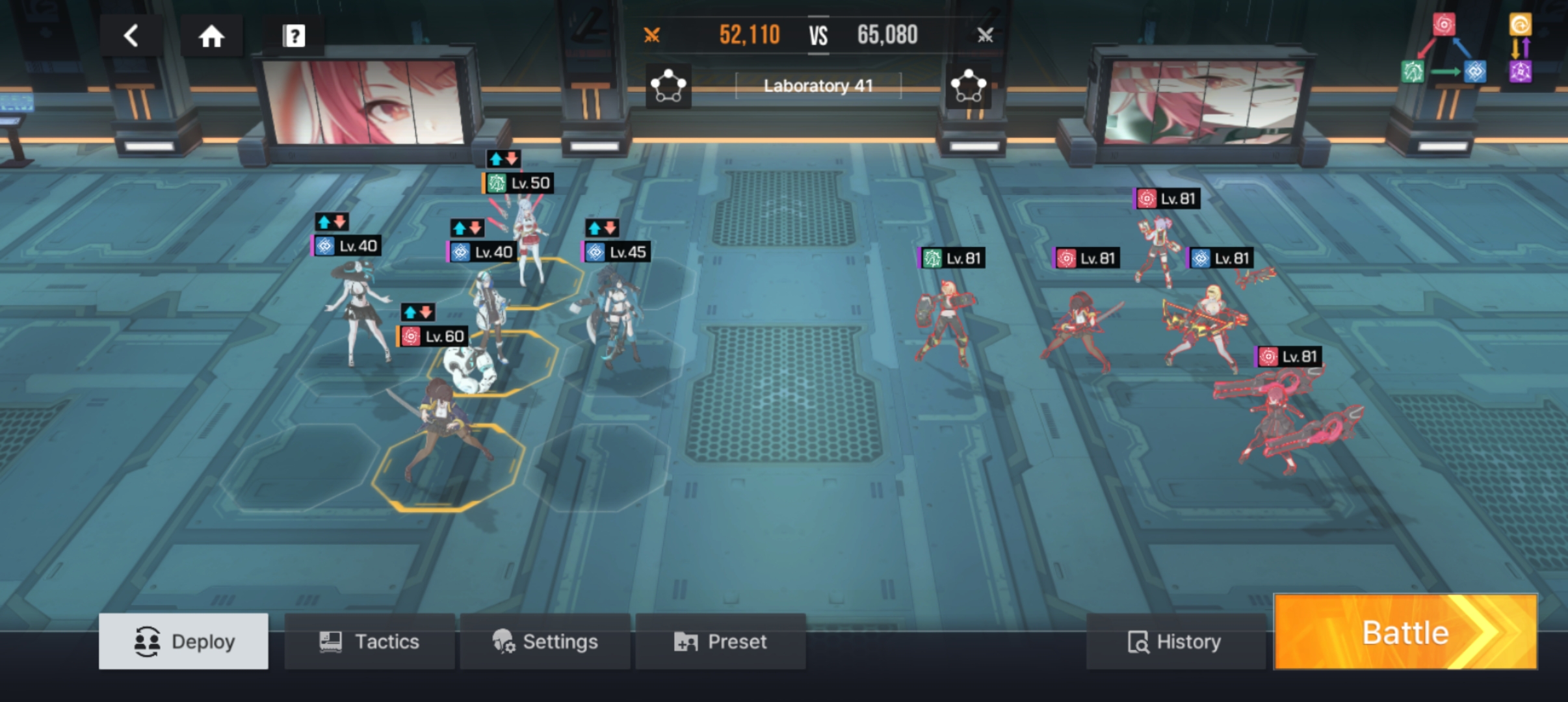Start the fight with the Battle button
The width and height of the screenshot is (1568, 702).
pyautogui.click(x=1405, y=632)
